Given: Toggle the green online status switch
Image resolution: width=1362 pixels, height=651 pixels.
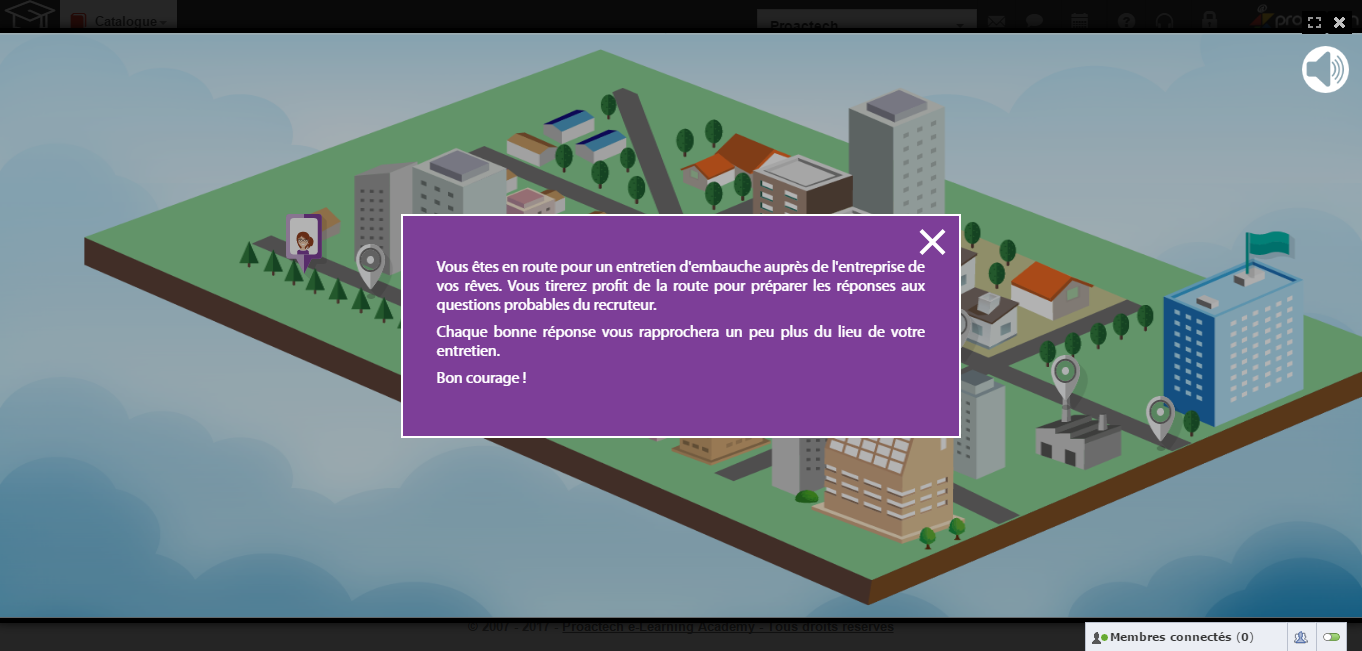Looking at the screenshot, I should coord(1331,637).
